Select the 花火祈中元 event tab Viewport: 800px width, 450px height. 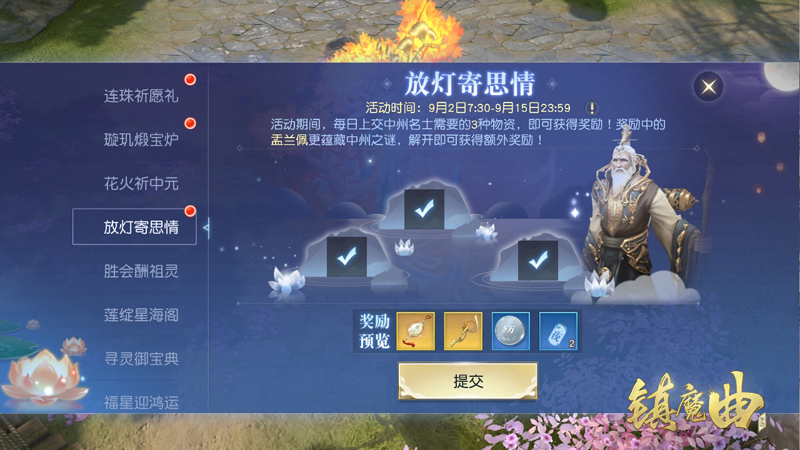(x=140, y=184)
